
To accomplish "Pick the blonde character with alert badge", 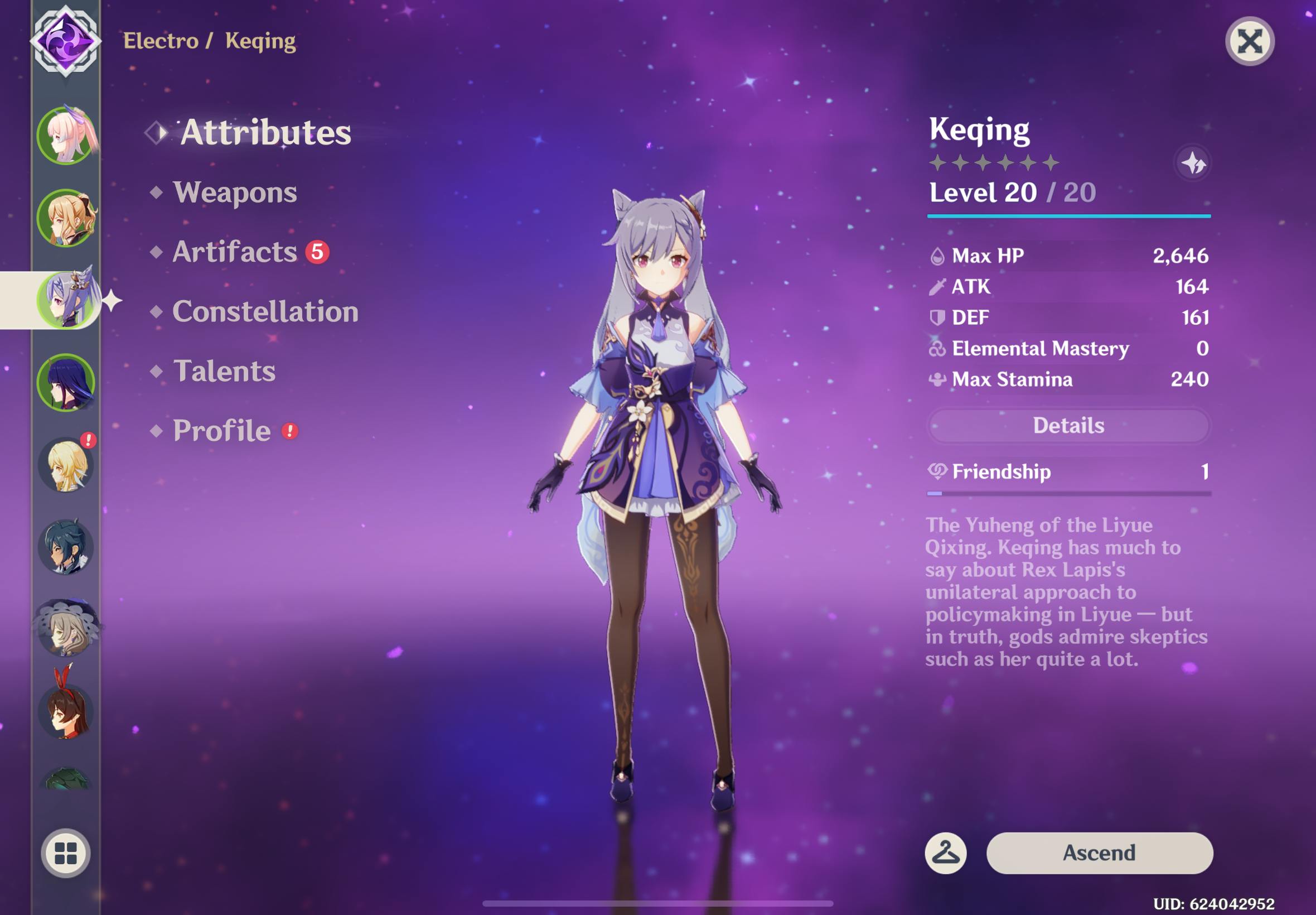I will click(65, 465).
